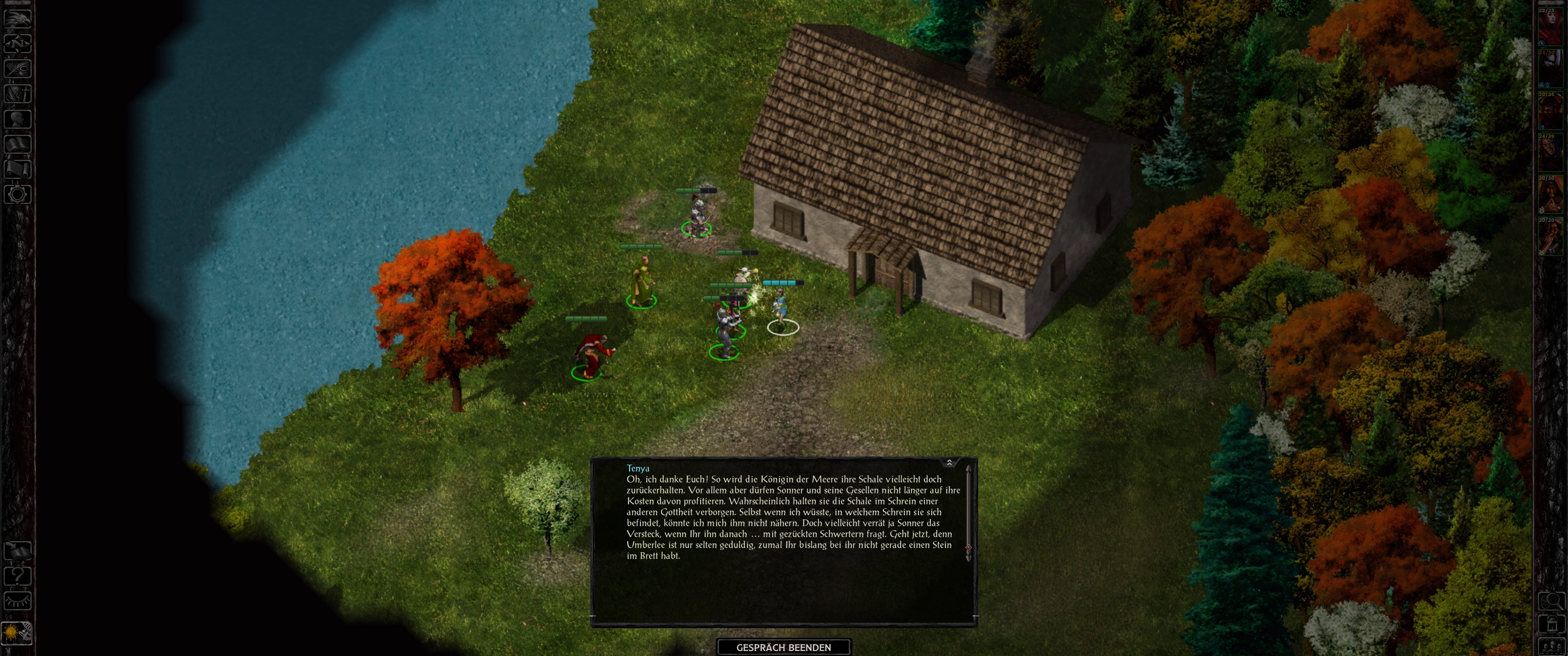
Task: Open the character record head icon
Action: (17, 119)
